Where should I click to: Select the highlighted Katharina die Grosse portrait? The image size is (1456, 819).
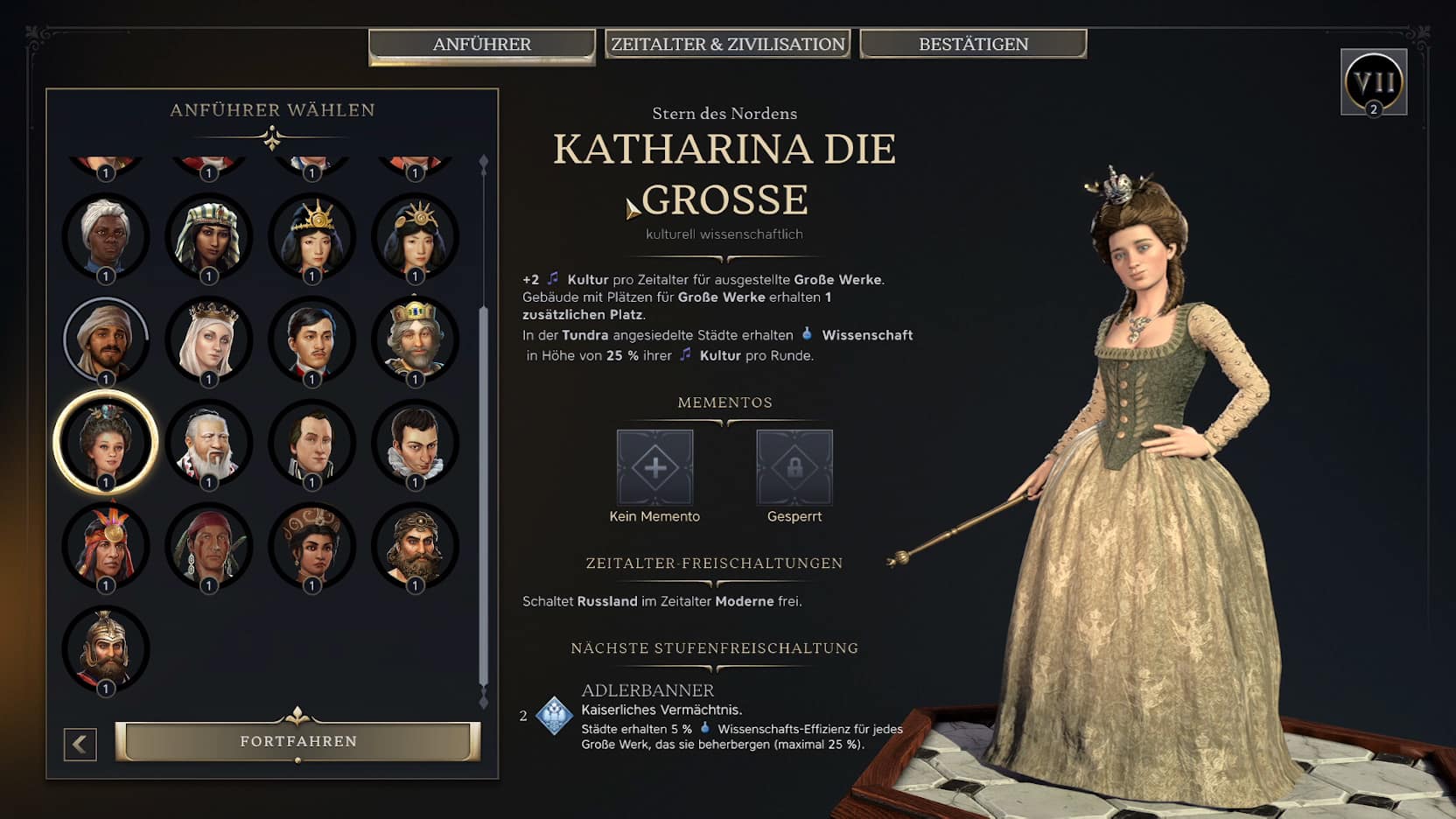coord(106,441)
